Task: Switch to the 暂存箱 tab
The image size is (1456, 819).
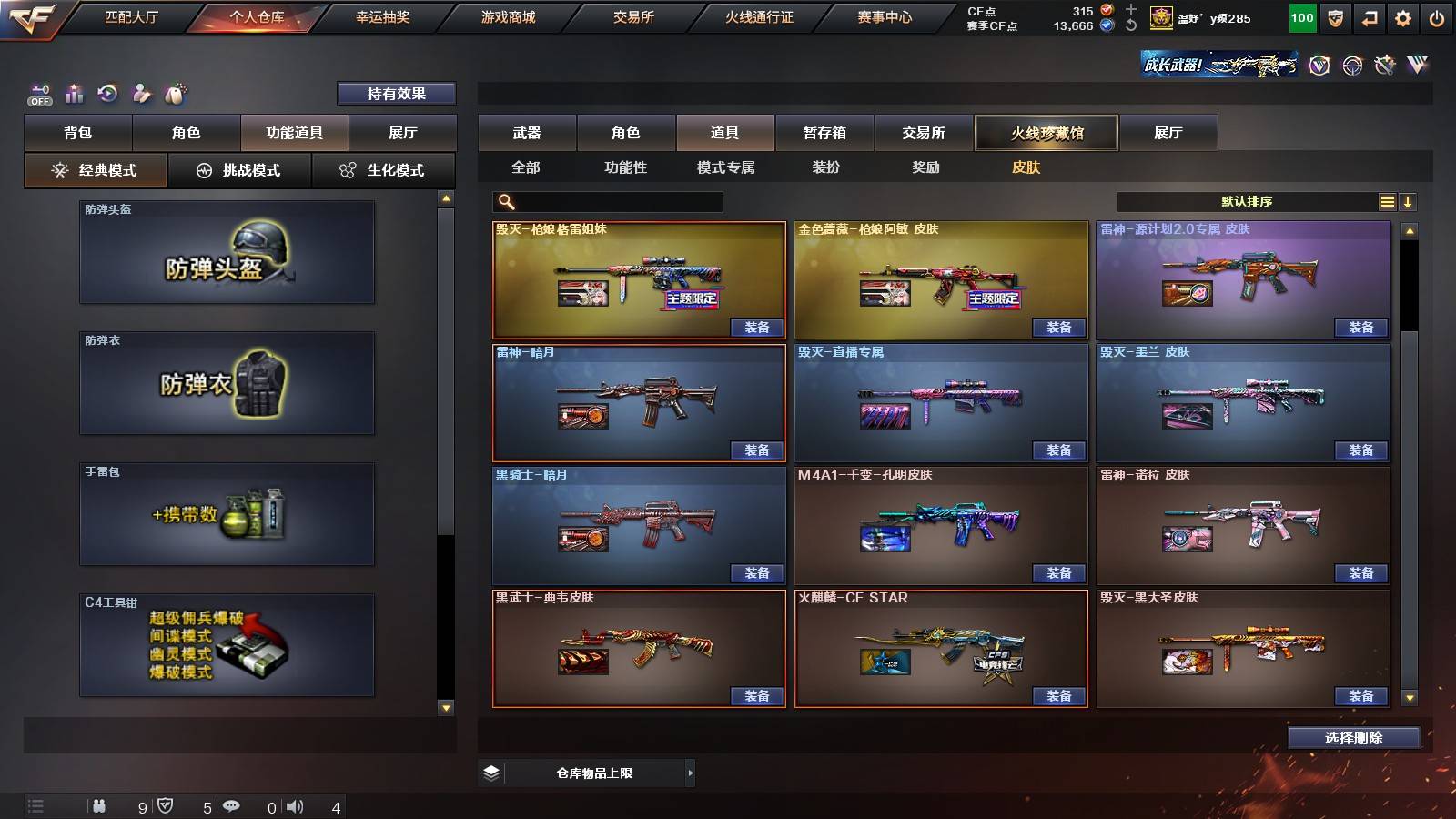Action: 823,133
